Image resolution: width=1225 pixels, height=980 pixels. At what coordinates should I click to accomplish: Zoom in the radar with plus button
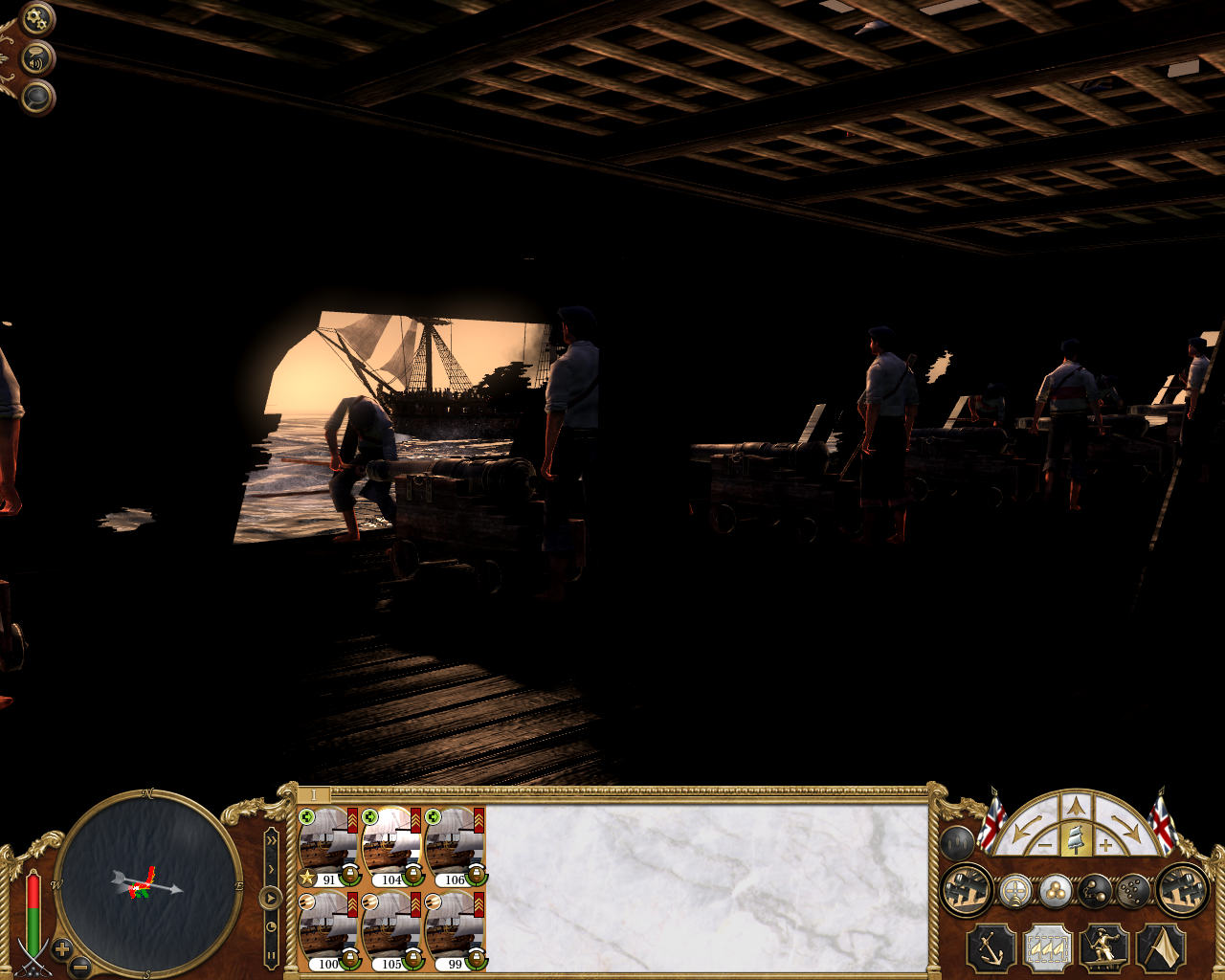point(62,949)
